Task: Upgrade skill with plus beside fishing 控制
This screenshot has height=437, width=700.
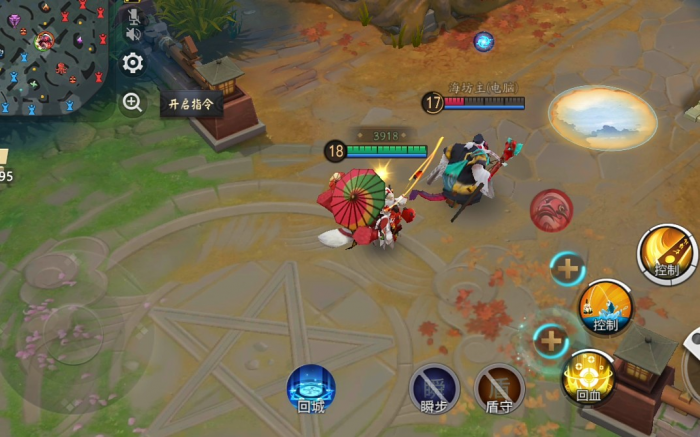Action: [568, 268]
